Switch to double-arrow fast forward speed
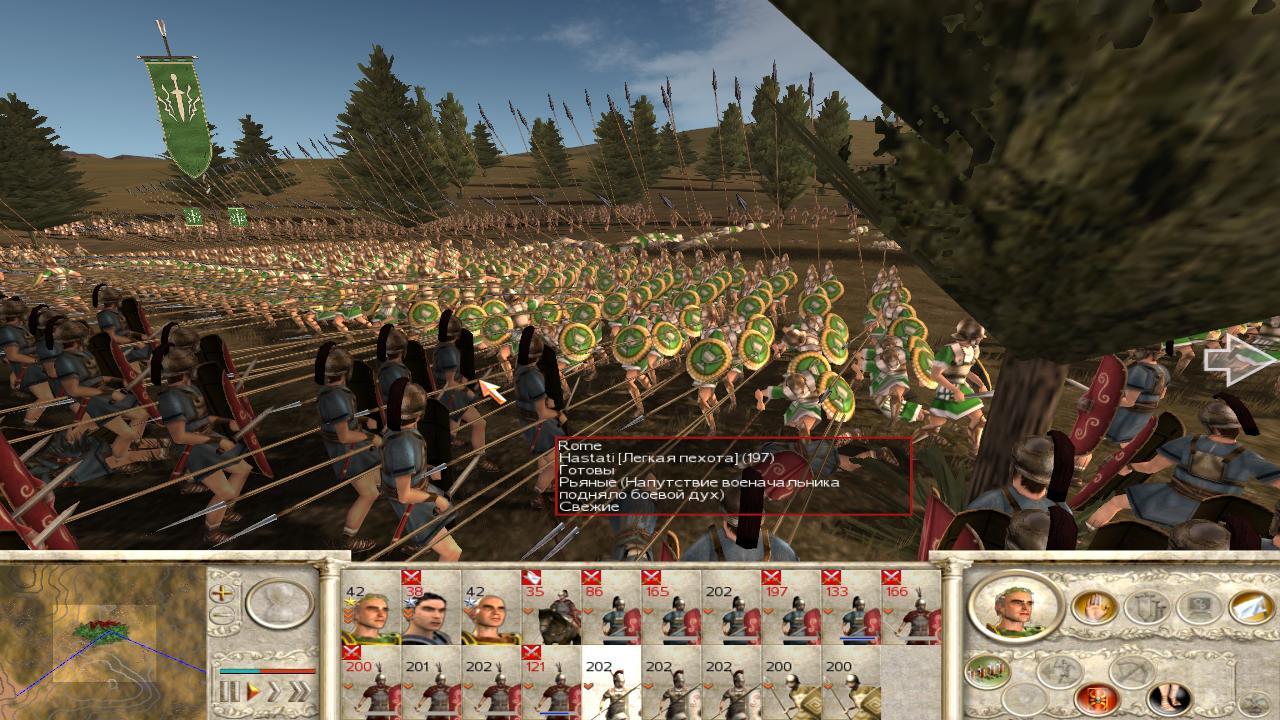This screenshot has width=1280, height=720. [274, 691]
